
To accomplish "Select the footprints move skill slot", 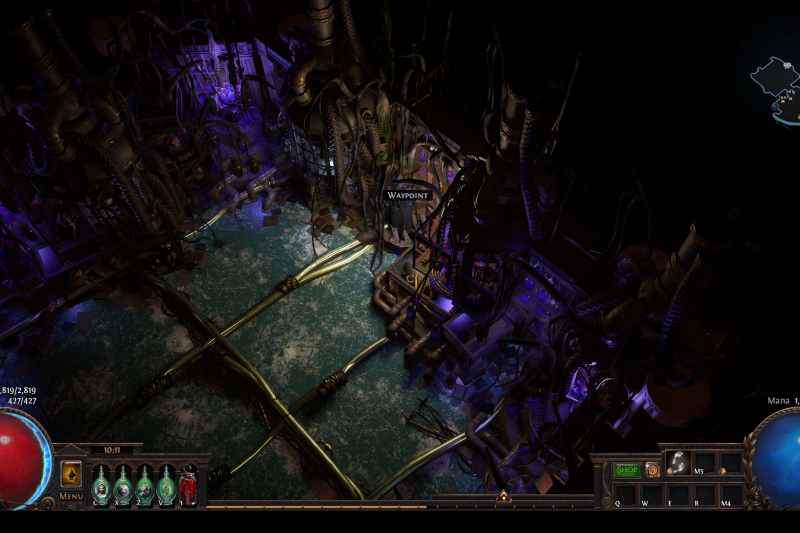I will [677, 463].
